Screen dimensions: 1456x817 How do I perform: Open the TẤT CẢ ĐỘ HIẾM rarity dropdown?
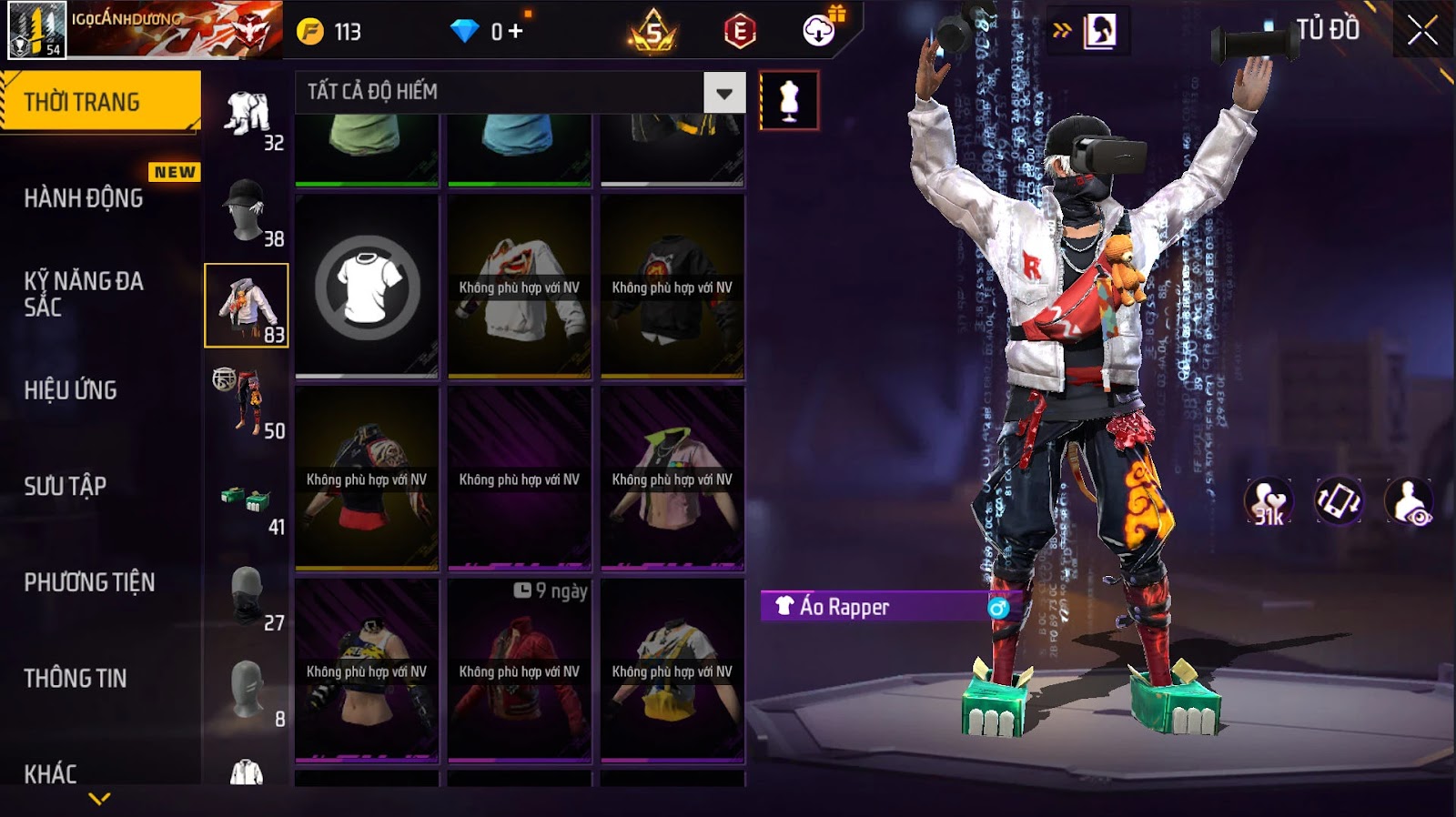click(723, 93)
